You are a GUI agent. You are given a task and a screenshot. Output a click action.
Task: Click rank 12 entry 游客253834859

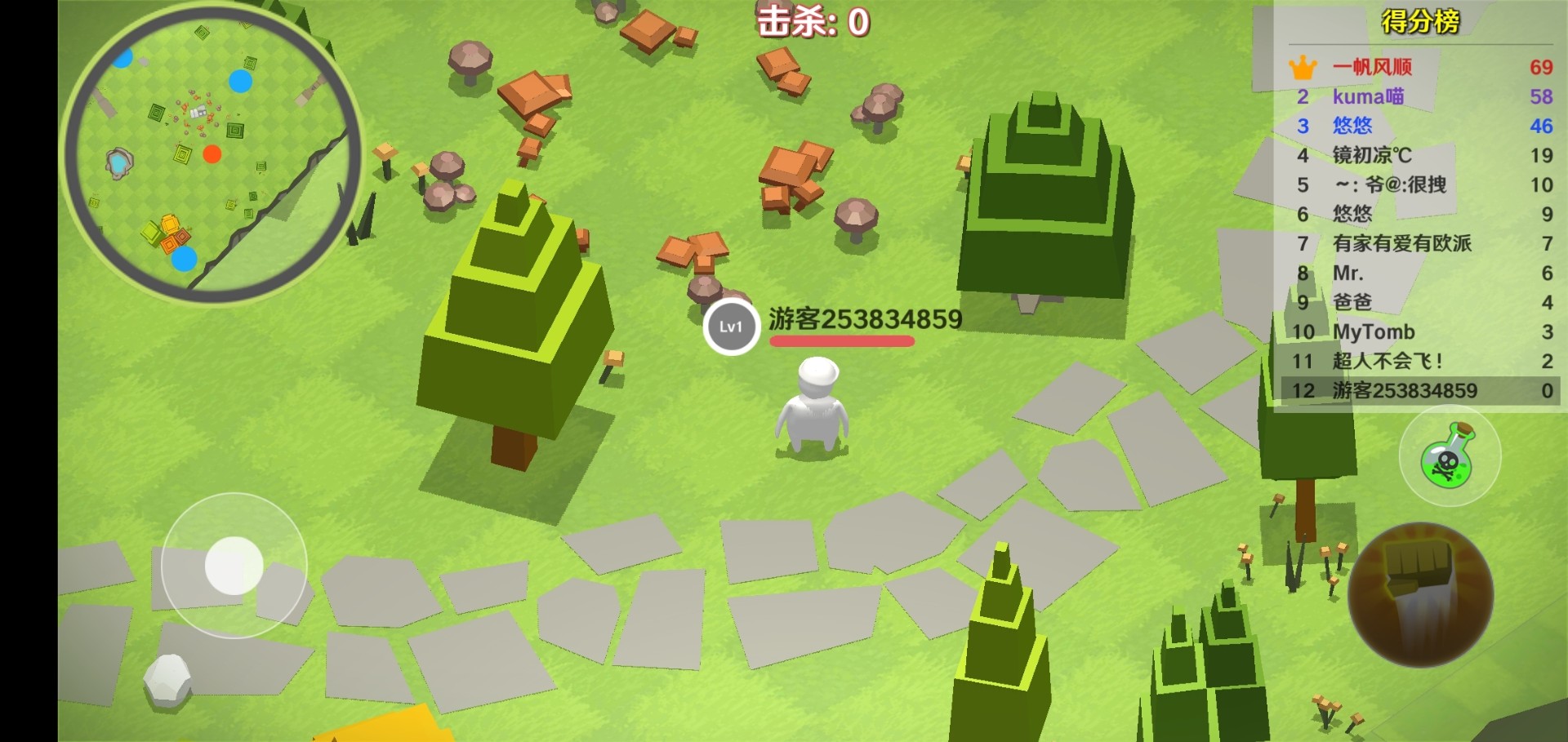click(x=1403, y=390)
